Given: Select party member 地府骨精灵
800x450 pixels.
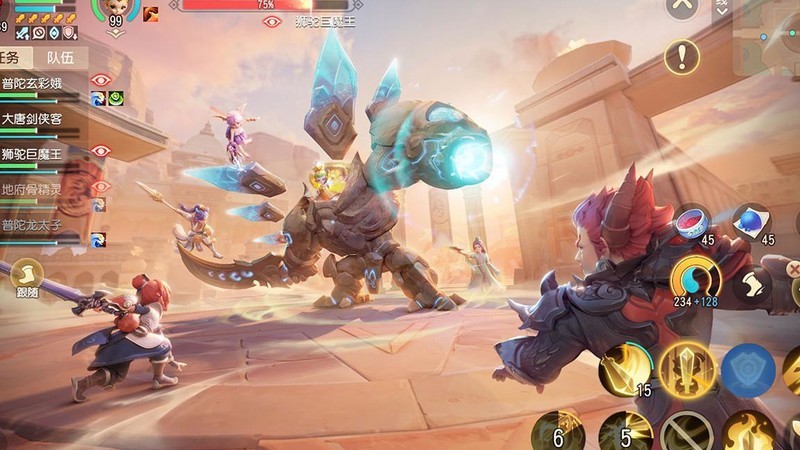Looking at the screenshot, I should coord(40,189).
